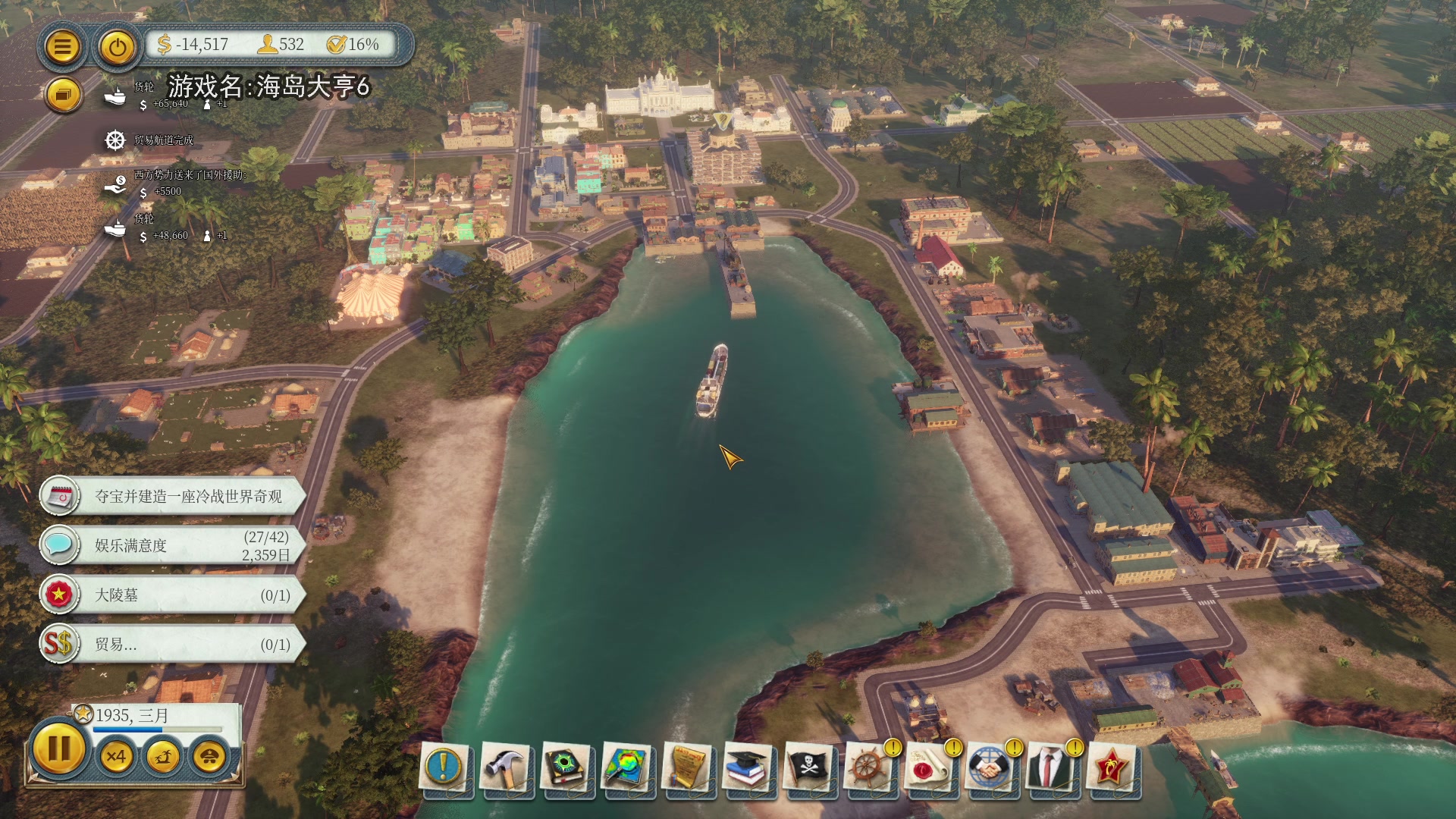Click the palm island round button
Screen dimensions: 1456x819
click(163, 756)
